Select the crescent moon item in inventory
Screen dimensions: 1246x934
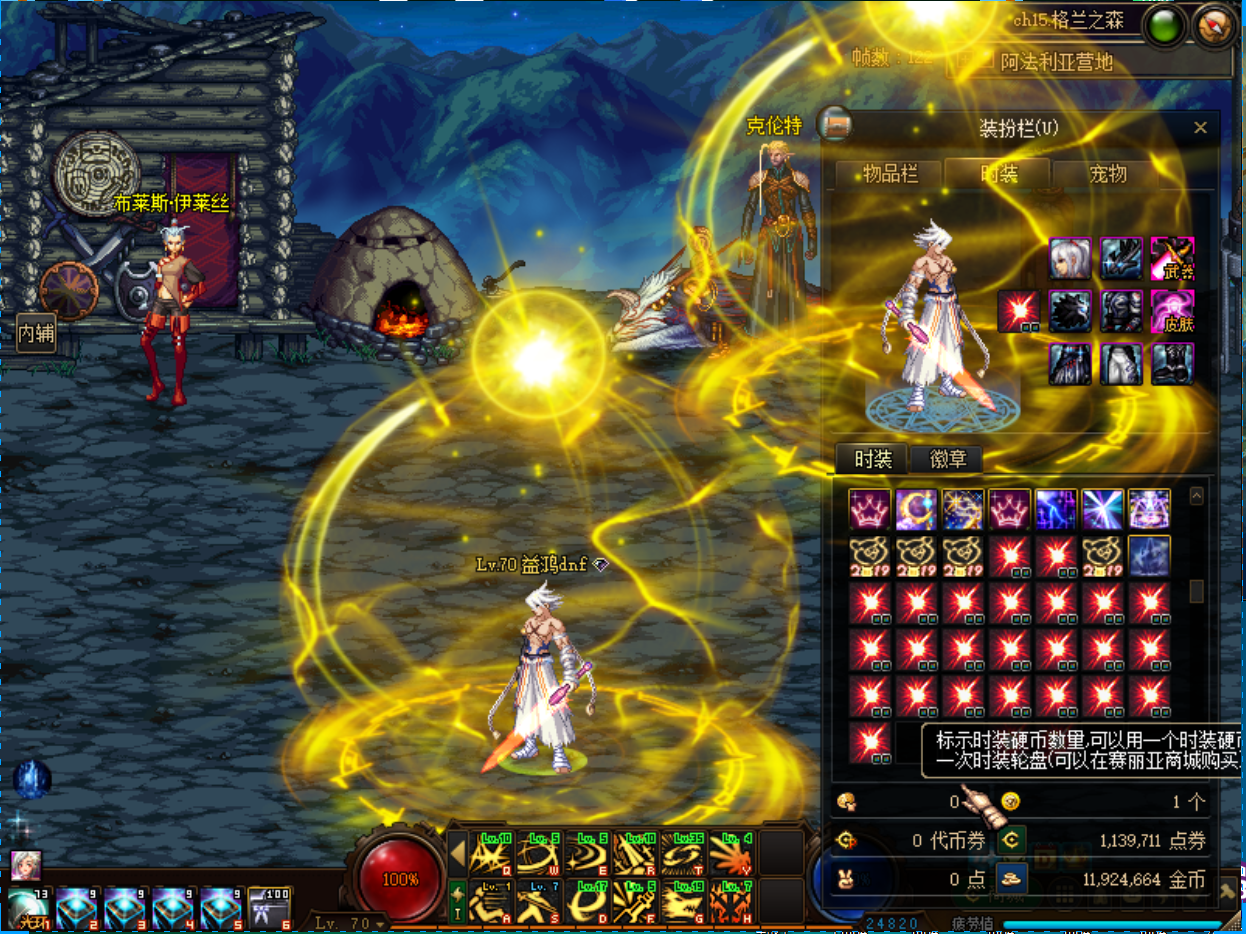tap(916, 509)
